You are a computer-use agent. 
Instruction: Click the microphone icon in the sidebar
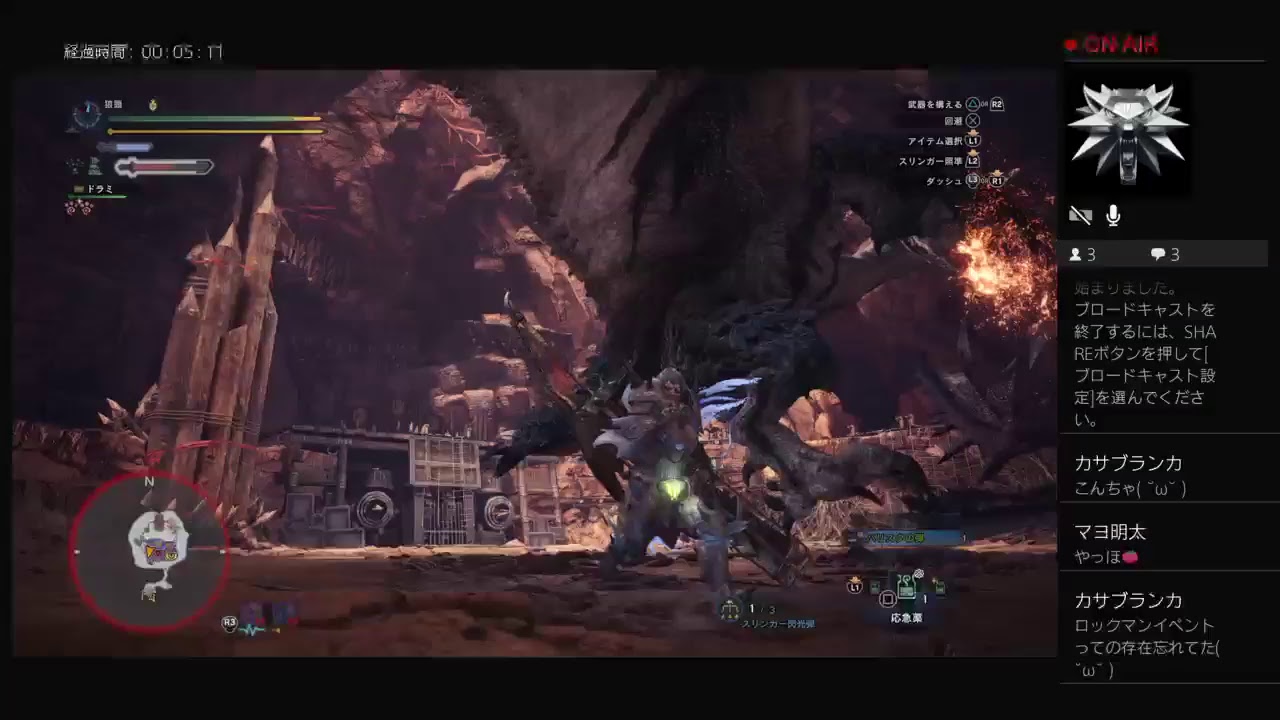pos(1113,215)
